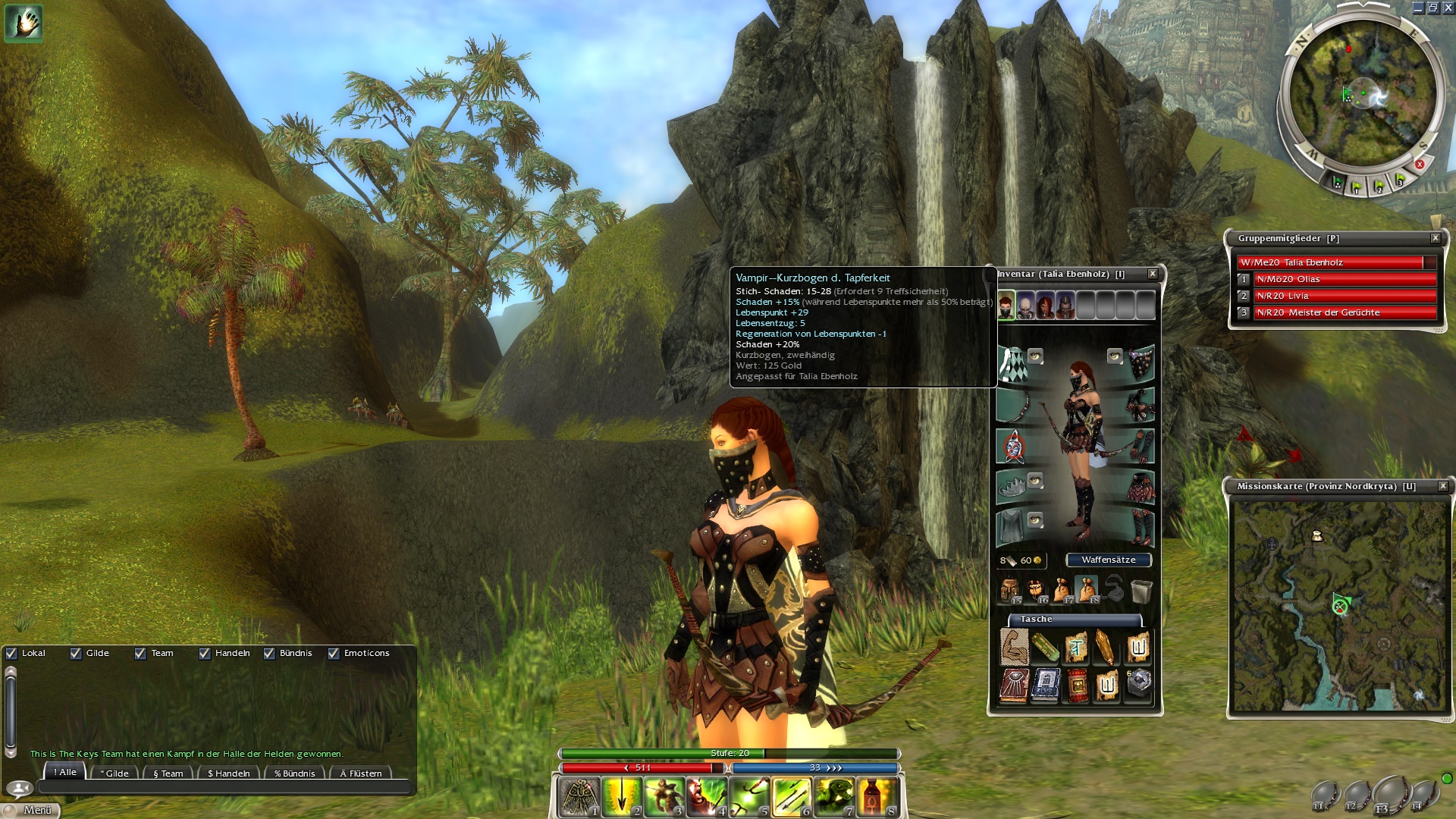Uncheck the Handeln chat filter
Screen dimensions: 1456x819
pos(205,653)
